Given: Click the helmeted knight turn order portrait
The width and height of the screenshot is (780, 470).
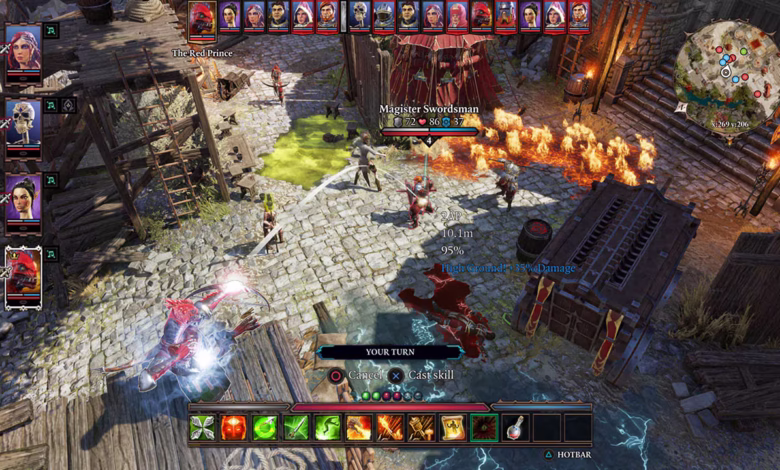Looking at the screenshot, I should 385,16.
